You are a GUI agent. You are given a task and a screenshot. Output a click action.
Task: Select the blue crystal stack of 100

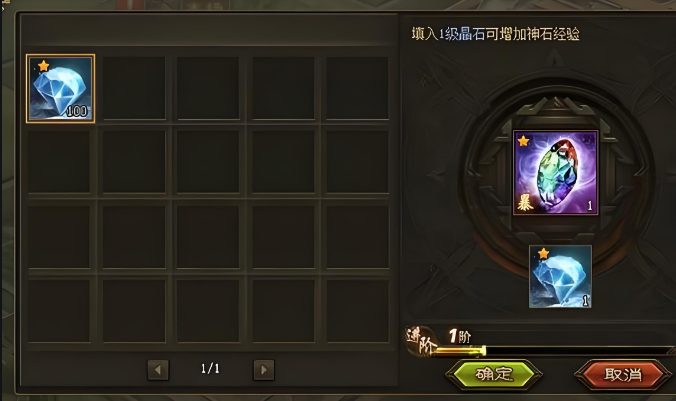click(x=61, y=88)
